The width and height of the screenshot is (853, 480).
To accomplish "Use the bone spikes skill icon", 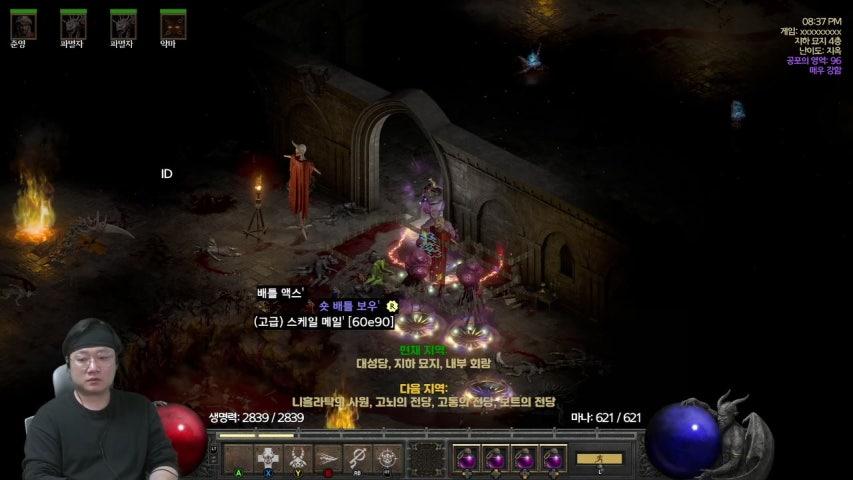I will click(328, 458).
